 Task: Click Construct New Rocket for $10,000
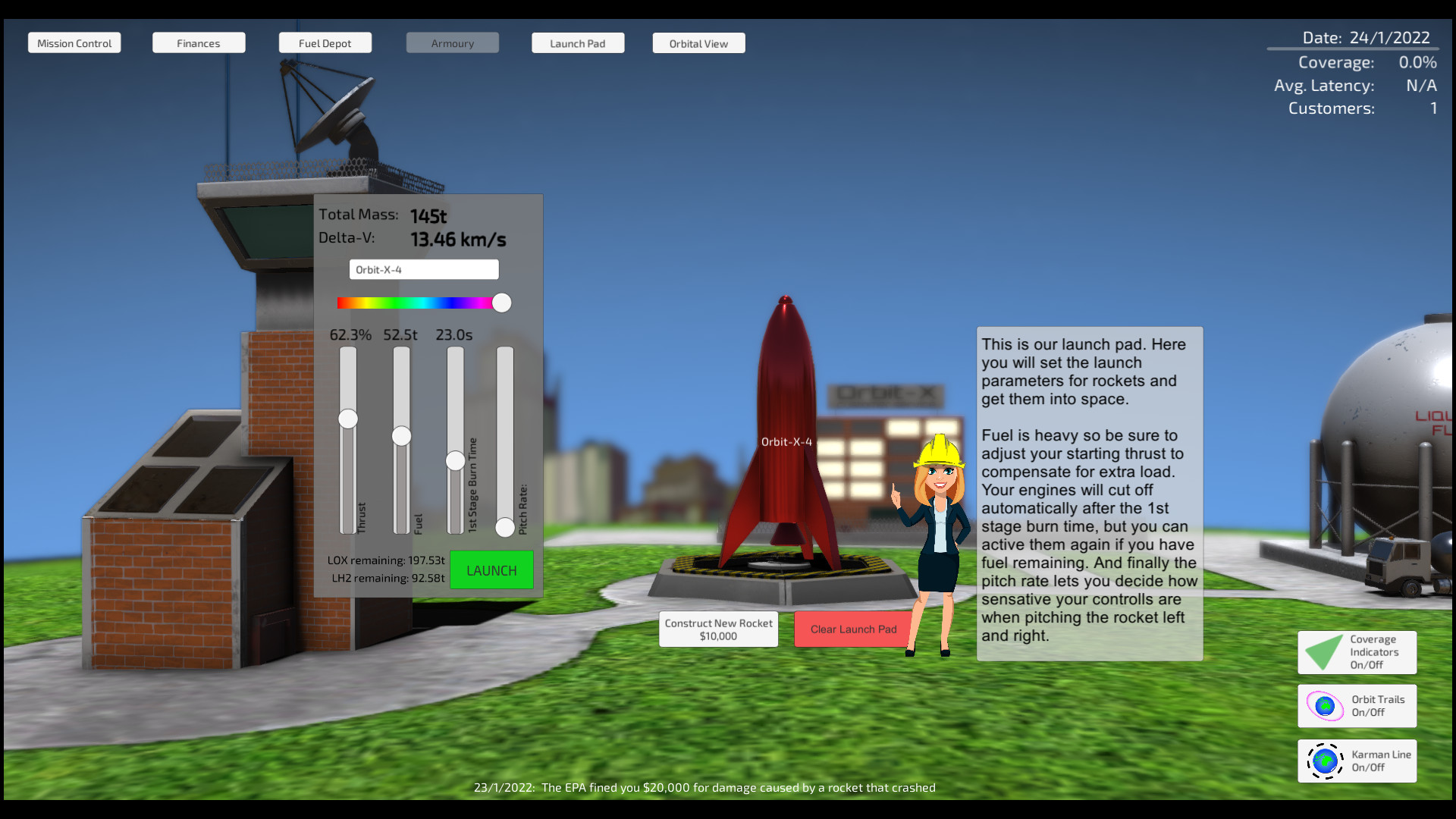tap(717, 629)
